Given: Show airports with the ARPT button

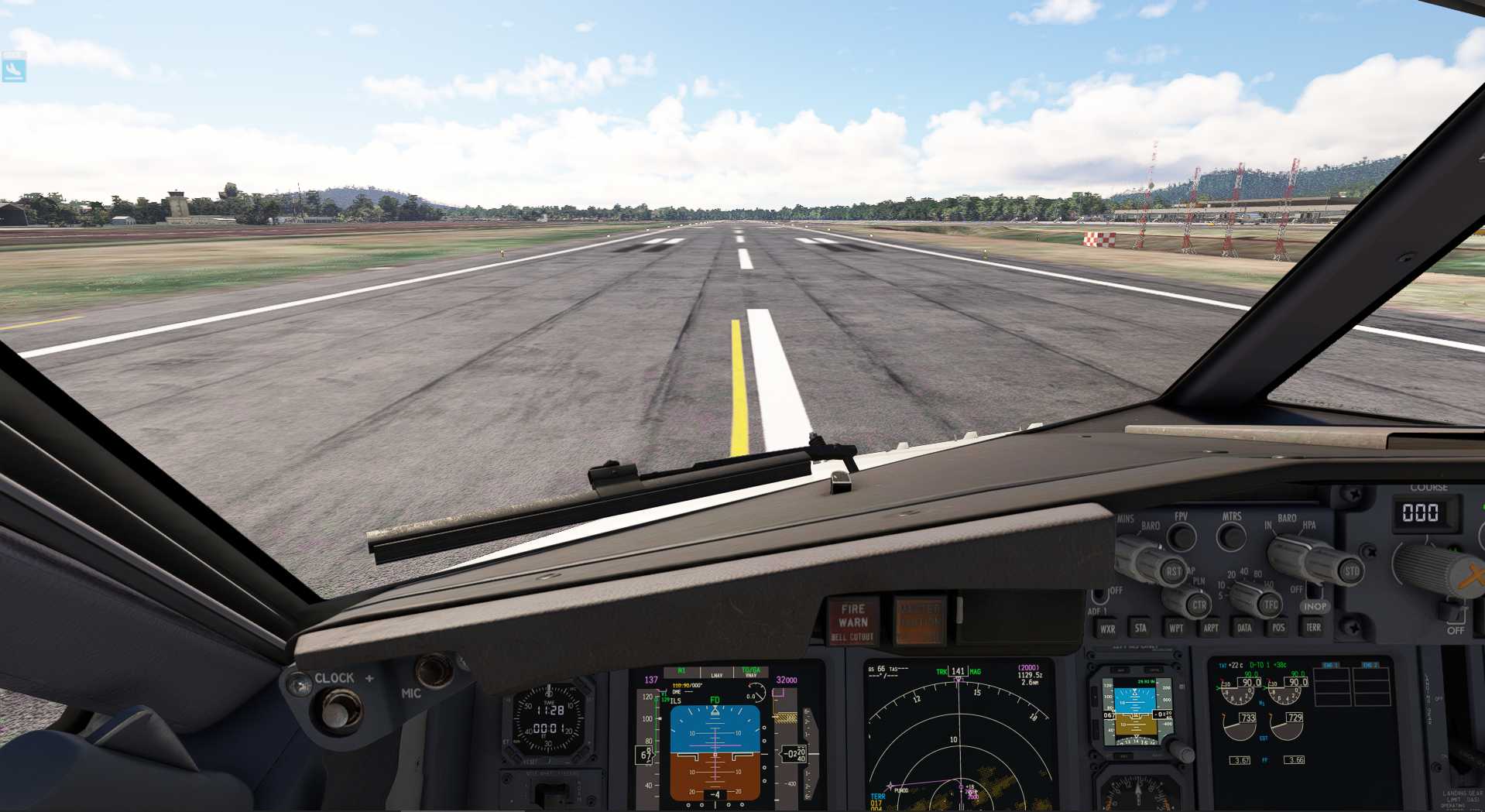Looking at the screenshot, I should click(1210, 628).
